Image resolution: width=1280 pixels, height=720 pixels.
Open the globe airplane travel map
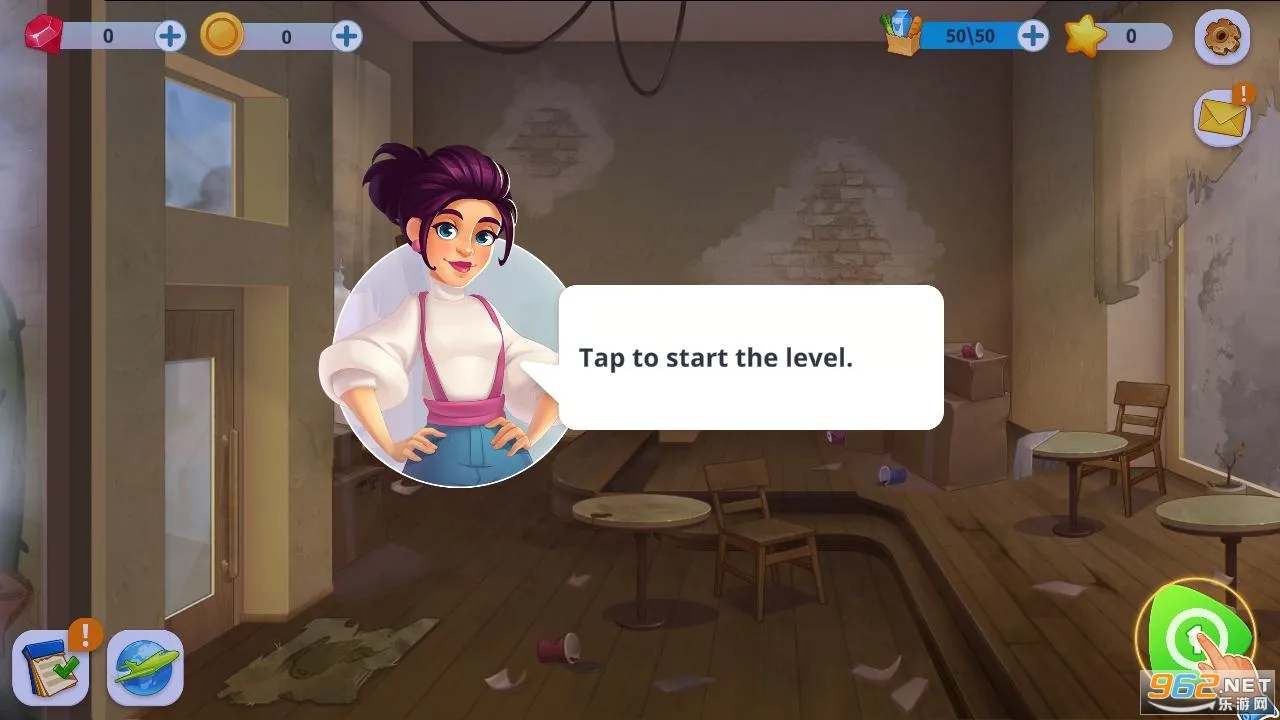coord(145,668)
